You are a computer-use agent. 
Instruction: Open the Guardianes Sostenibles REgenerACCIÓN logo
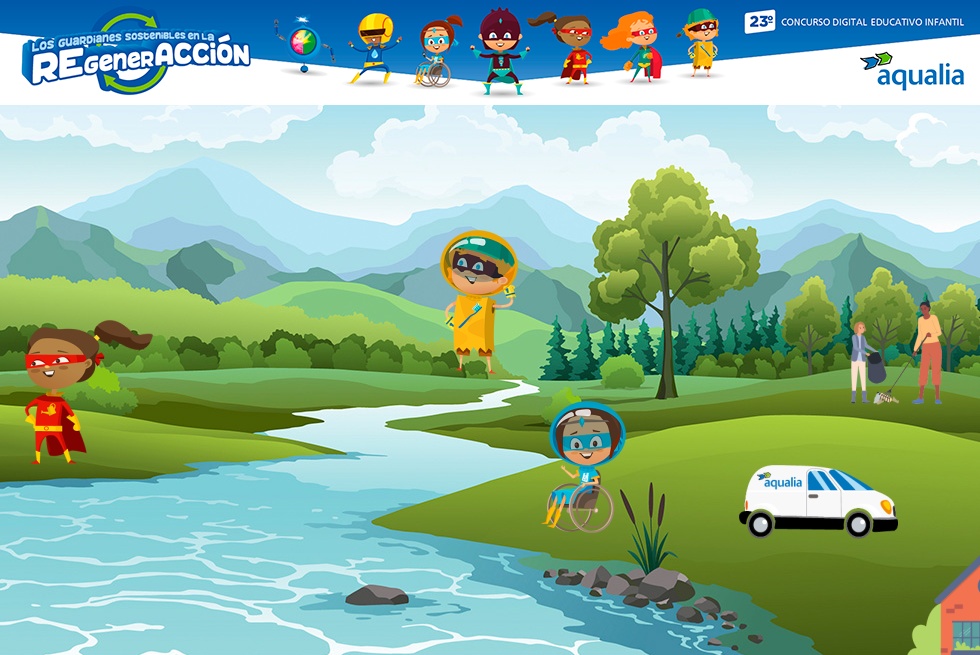[x=136, y=53]
